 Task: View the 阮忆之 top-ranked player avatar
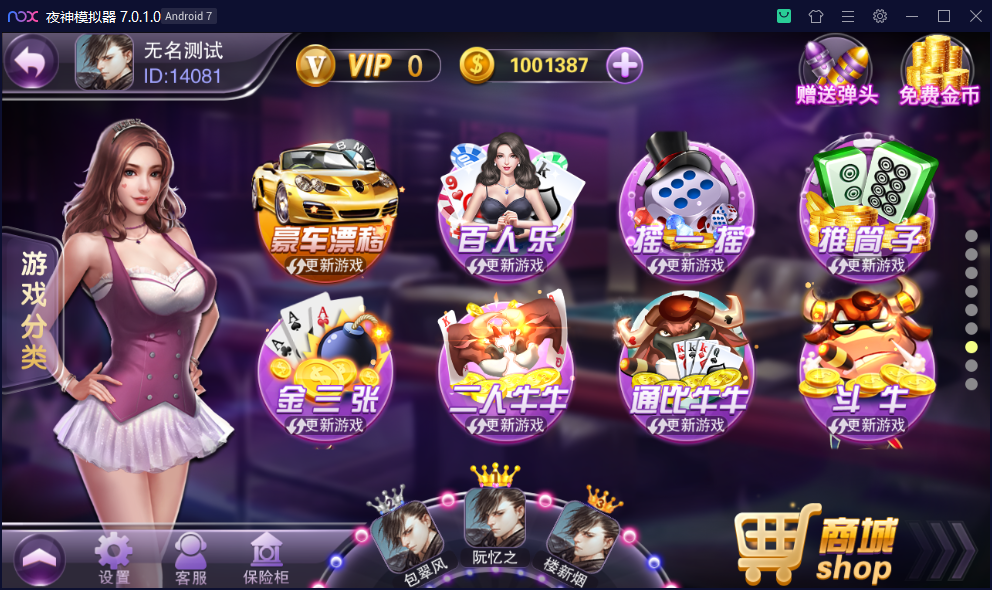[x=495, y=518]
